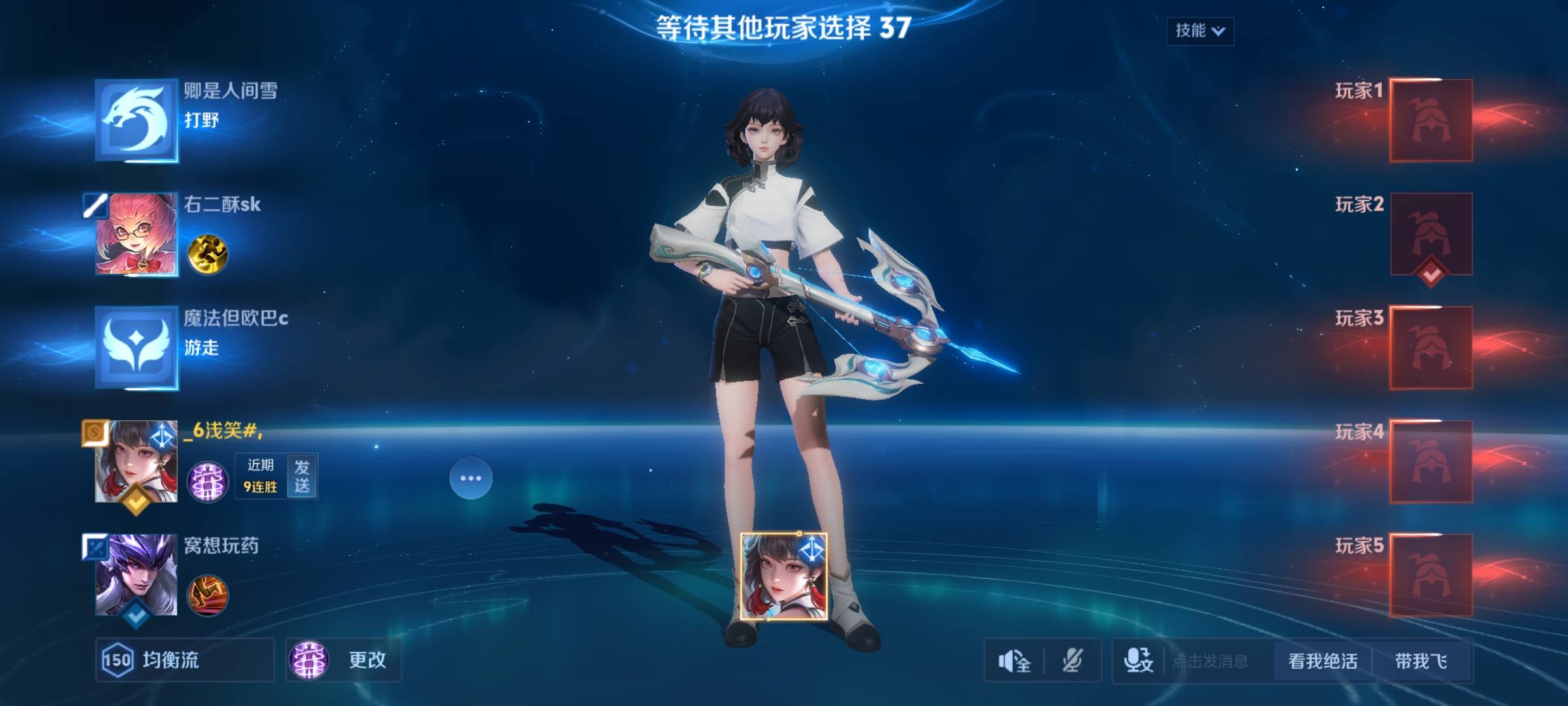This screenshot has height=706, width=1568.
Task: Select teammate 窝想玩药 hero portrait
Action: pos(137,575)
